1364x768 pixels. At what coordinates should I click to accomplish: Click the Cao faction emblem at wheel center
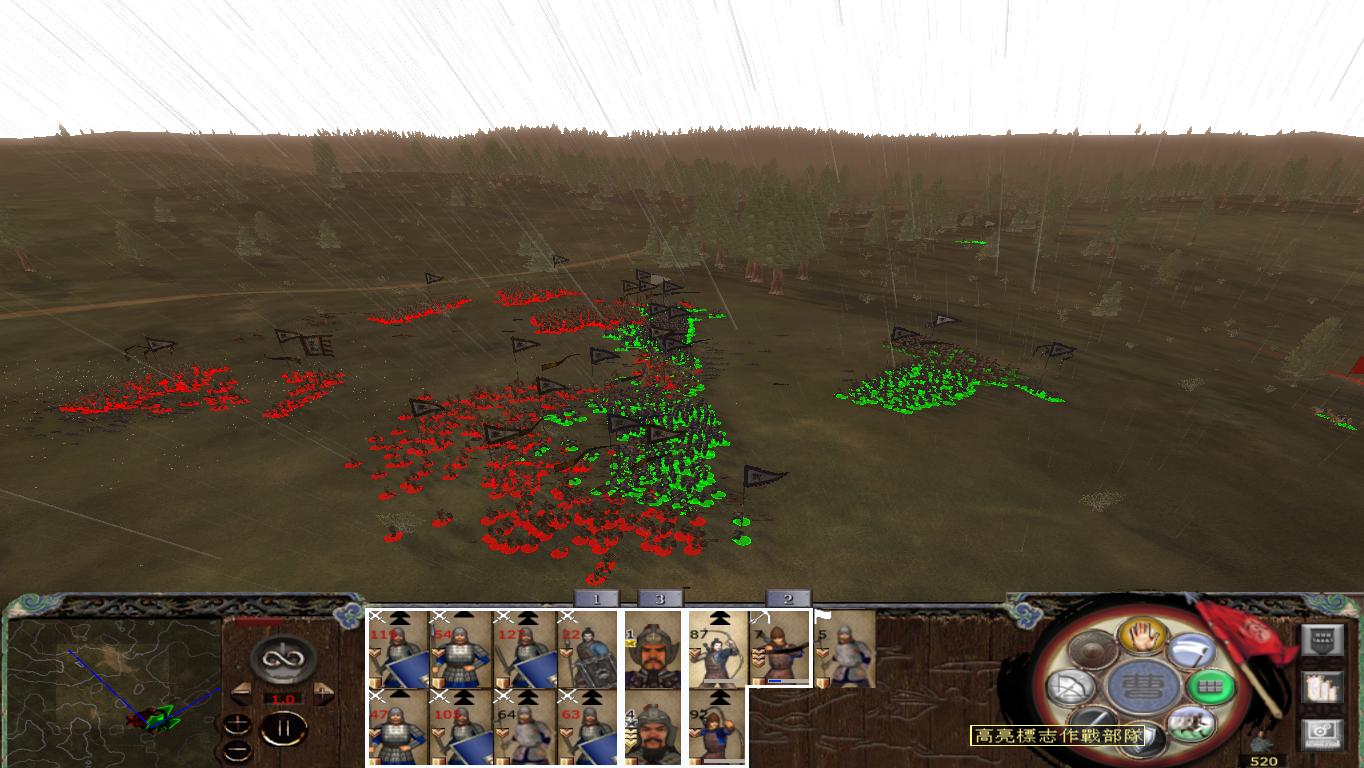pyautogui.click(x=1141, y=685)
